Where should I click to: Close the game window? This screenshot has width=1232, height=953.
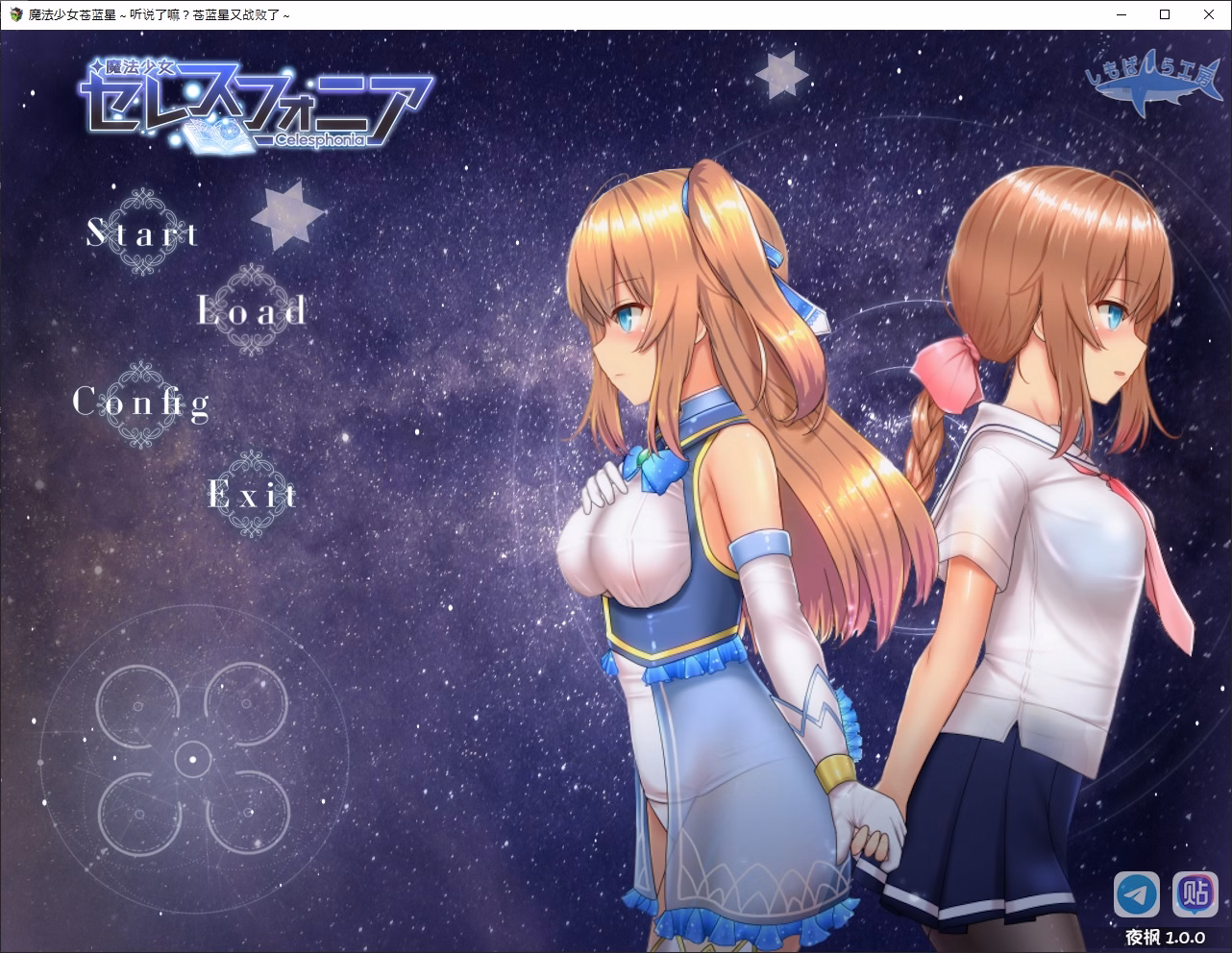pos(1209,14)
